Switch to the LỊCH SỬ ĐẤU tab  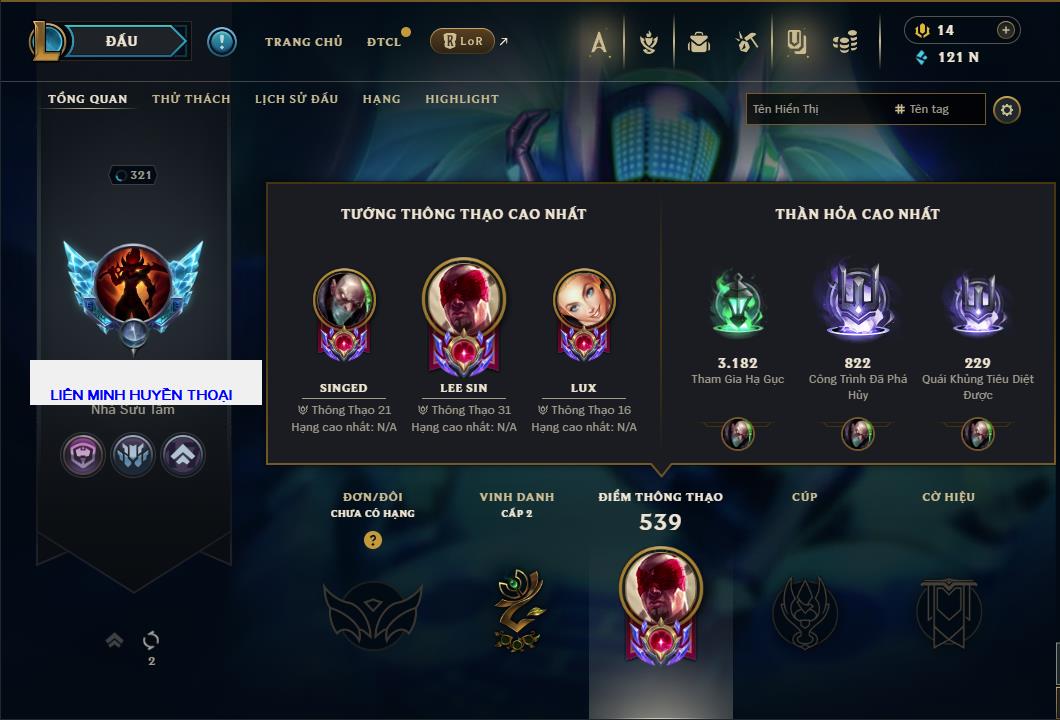296,99
